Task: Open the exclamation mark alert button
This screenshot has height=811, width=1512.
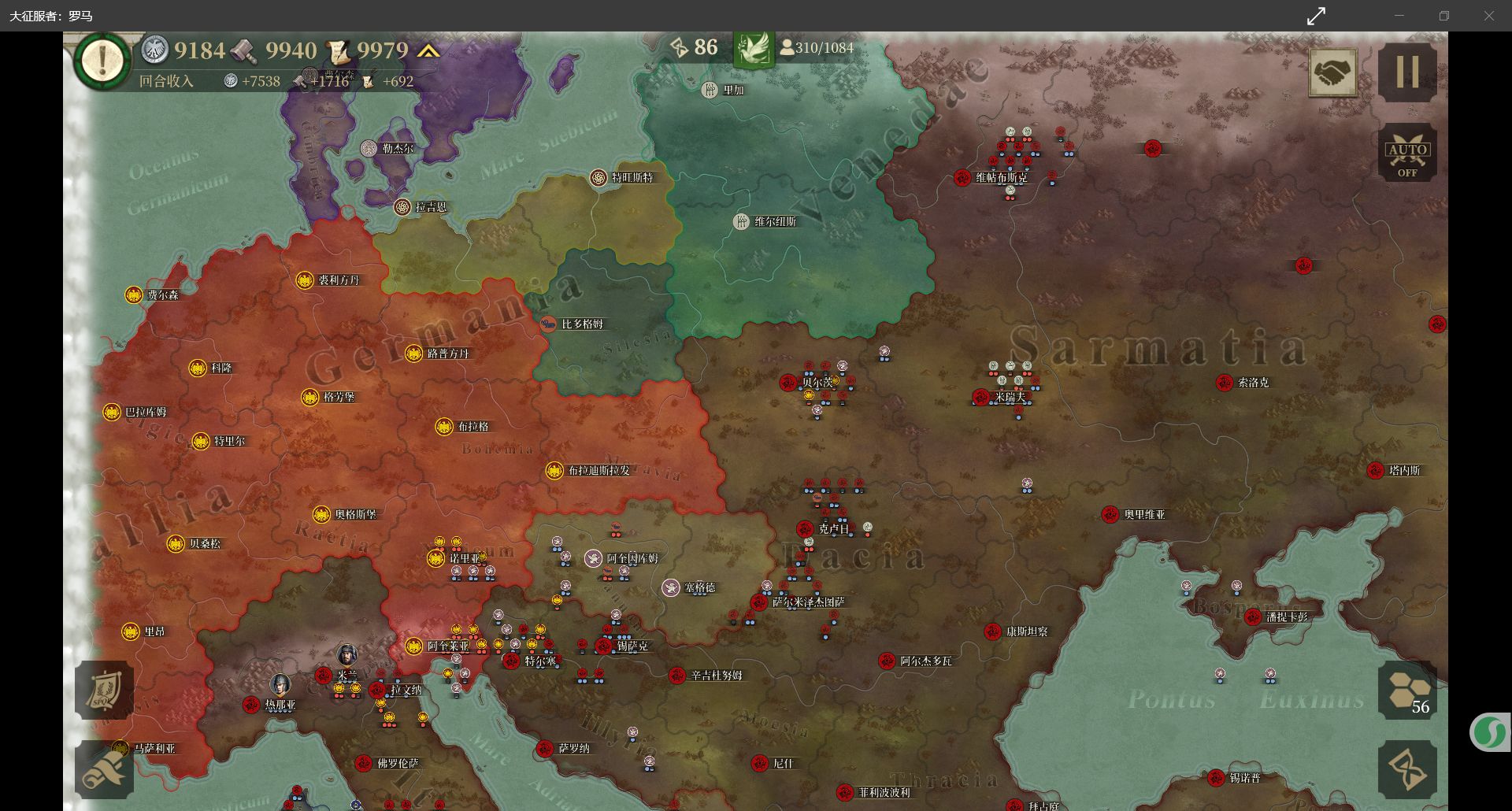Action: tap(102, 59)
